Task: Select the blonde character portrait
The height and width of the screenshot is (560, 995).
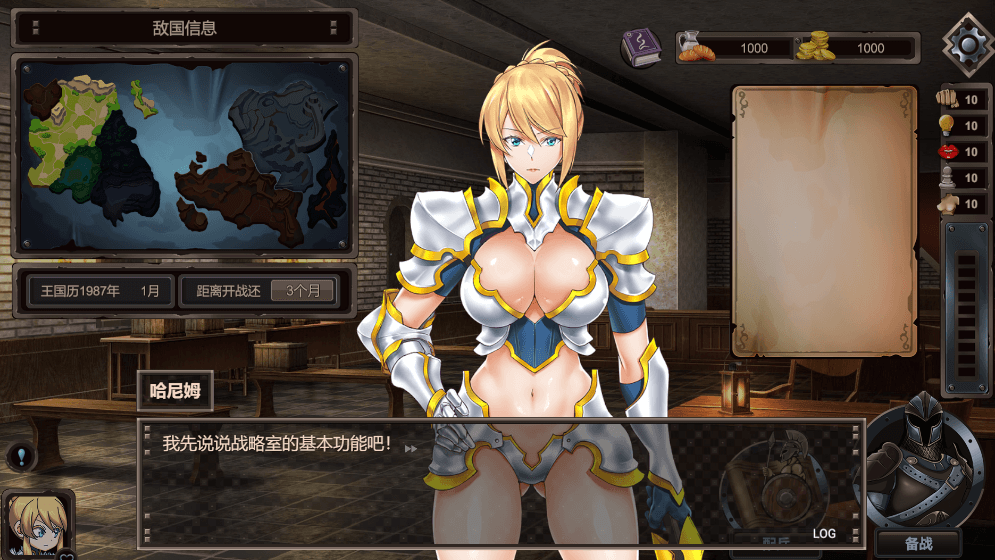Action: pos(40,524)
